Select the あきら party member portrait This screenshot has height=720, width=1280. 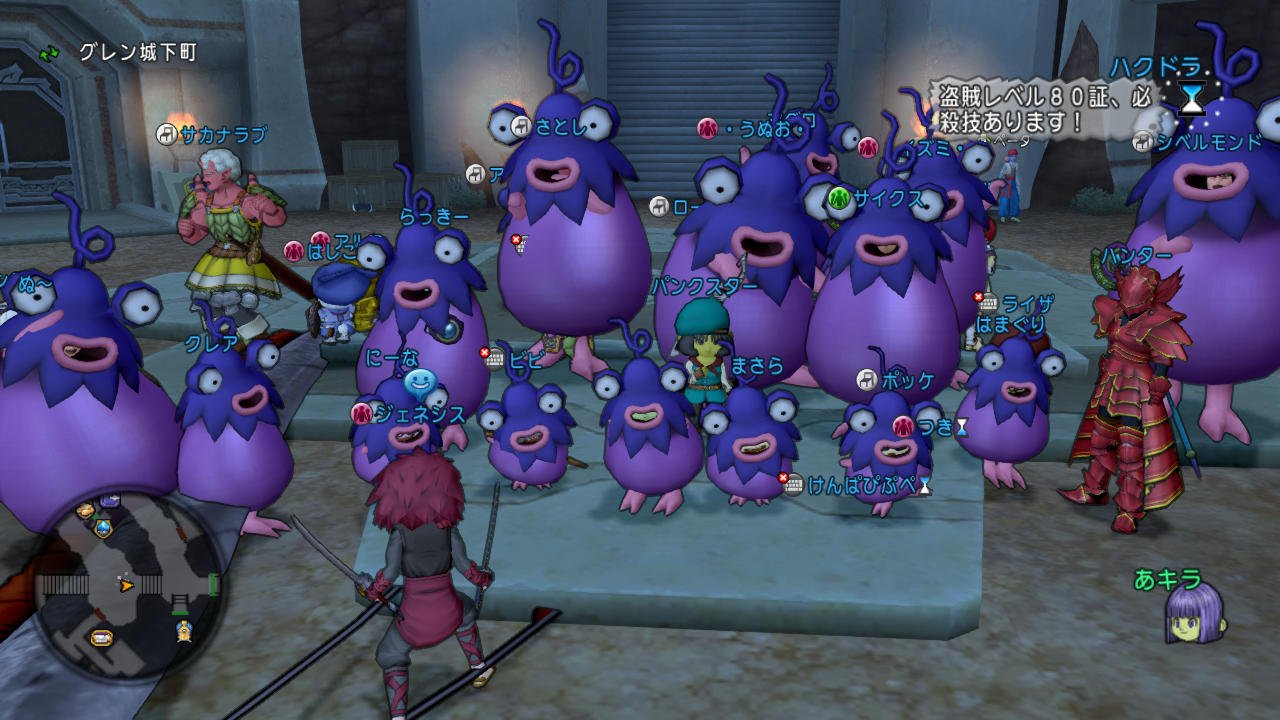1194,611
